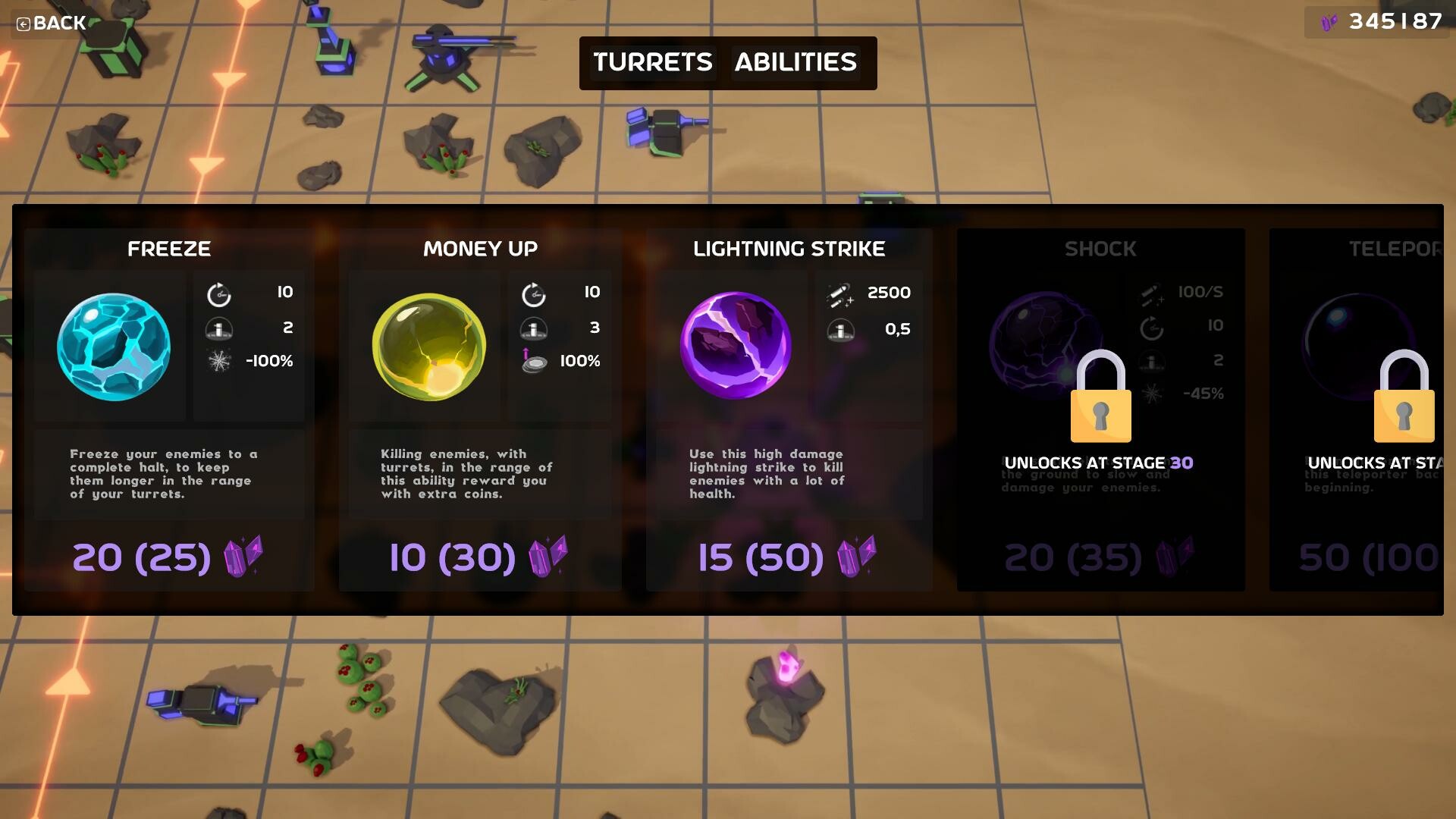1456x819 pixels.
Task: Click the duration icon showing 3 on Money Up
Action: coord(535,328)
